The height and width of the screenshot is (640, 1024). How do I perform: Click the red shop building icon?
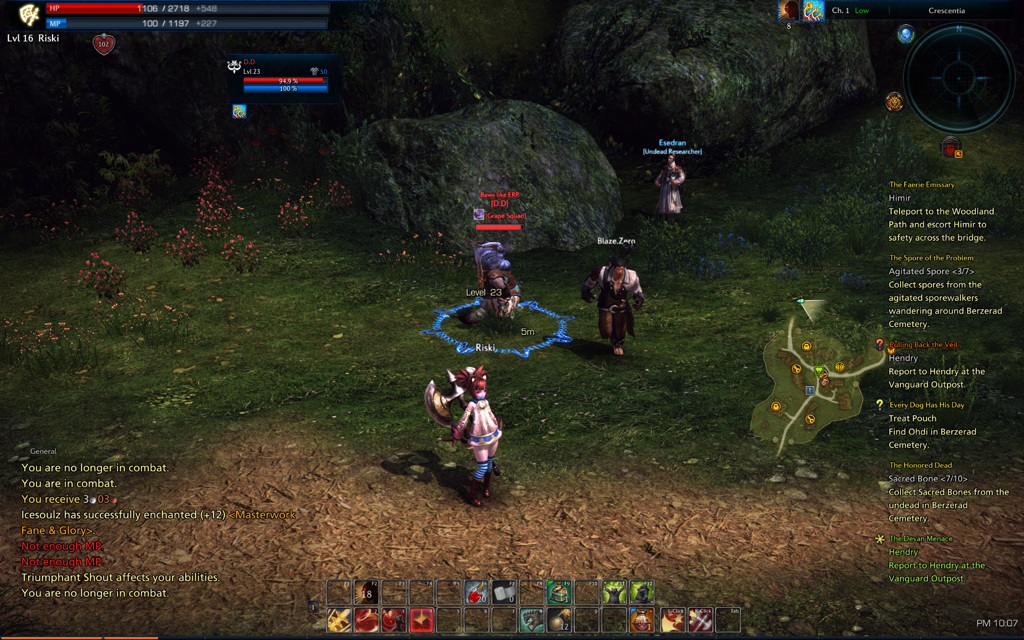point(952,148)
